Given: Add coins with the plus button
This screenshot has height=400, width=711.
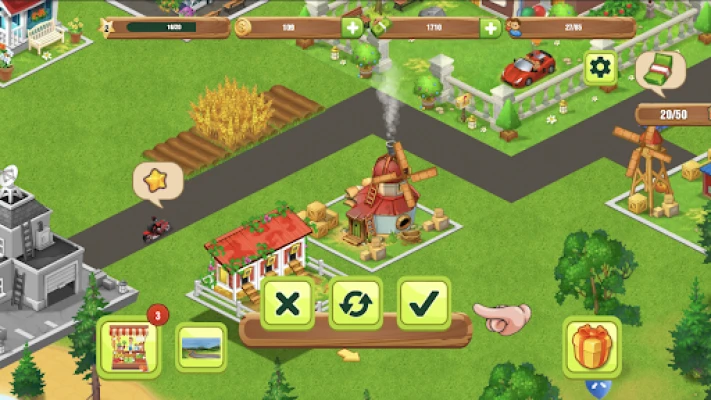Looking at the screenshot, I should [x=352, y=28].
